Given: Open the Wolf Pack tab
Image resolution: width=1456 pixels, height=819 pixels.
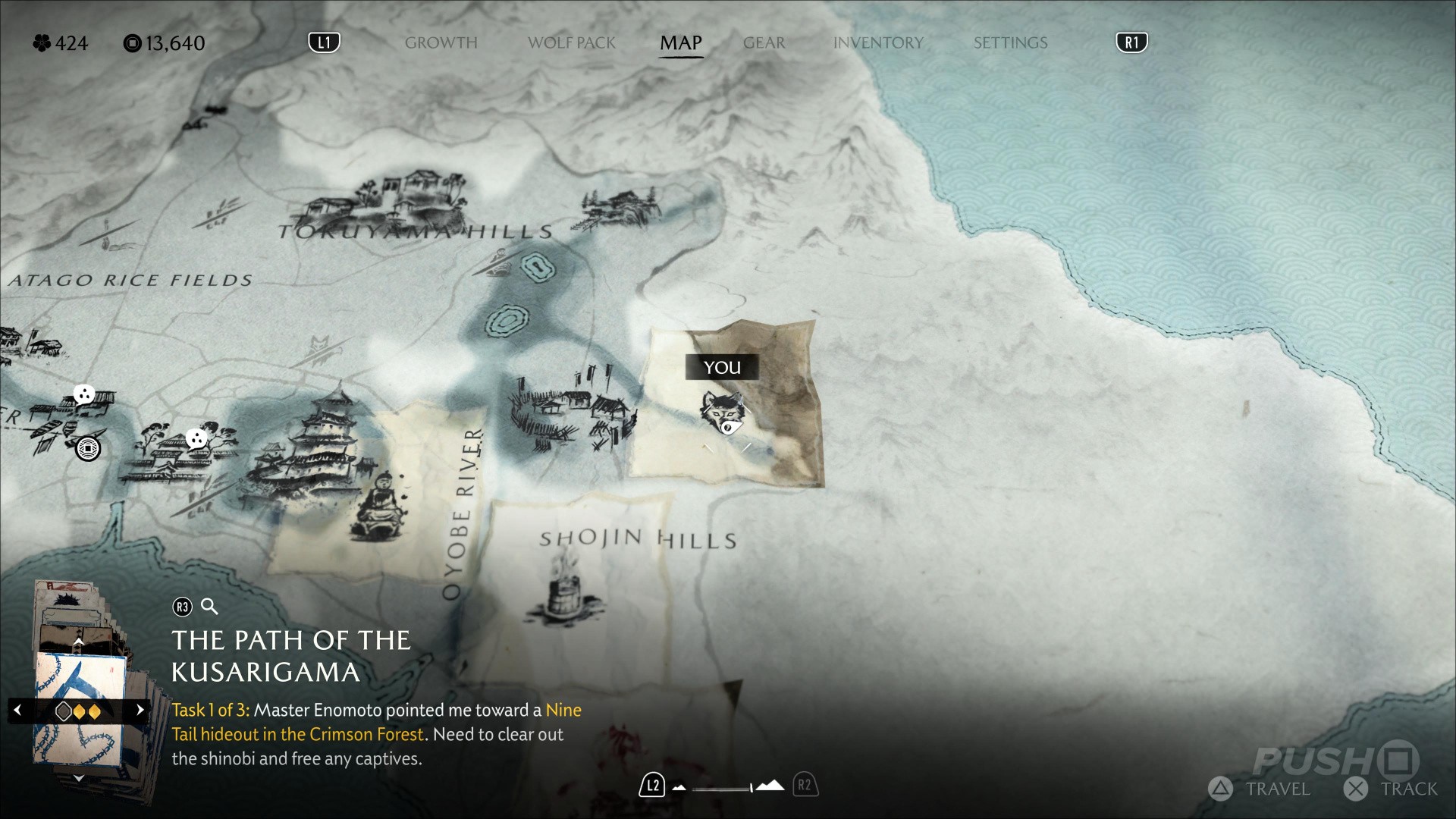Looking at the screenshot, I should [x=572, y=42].
